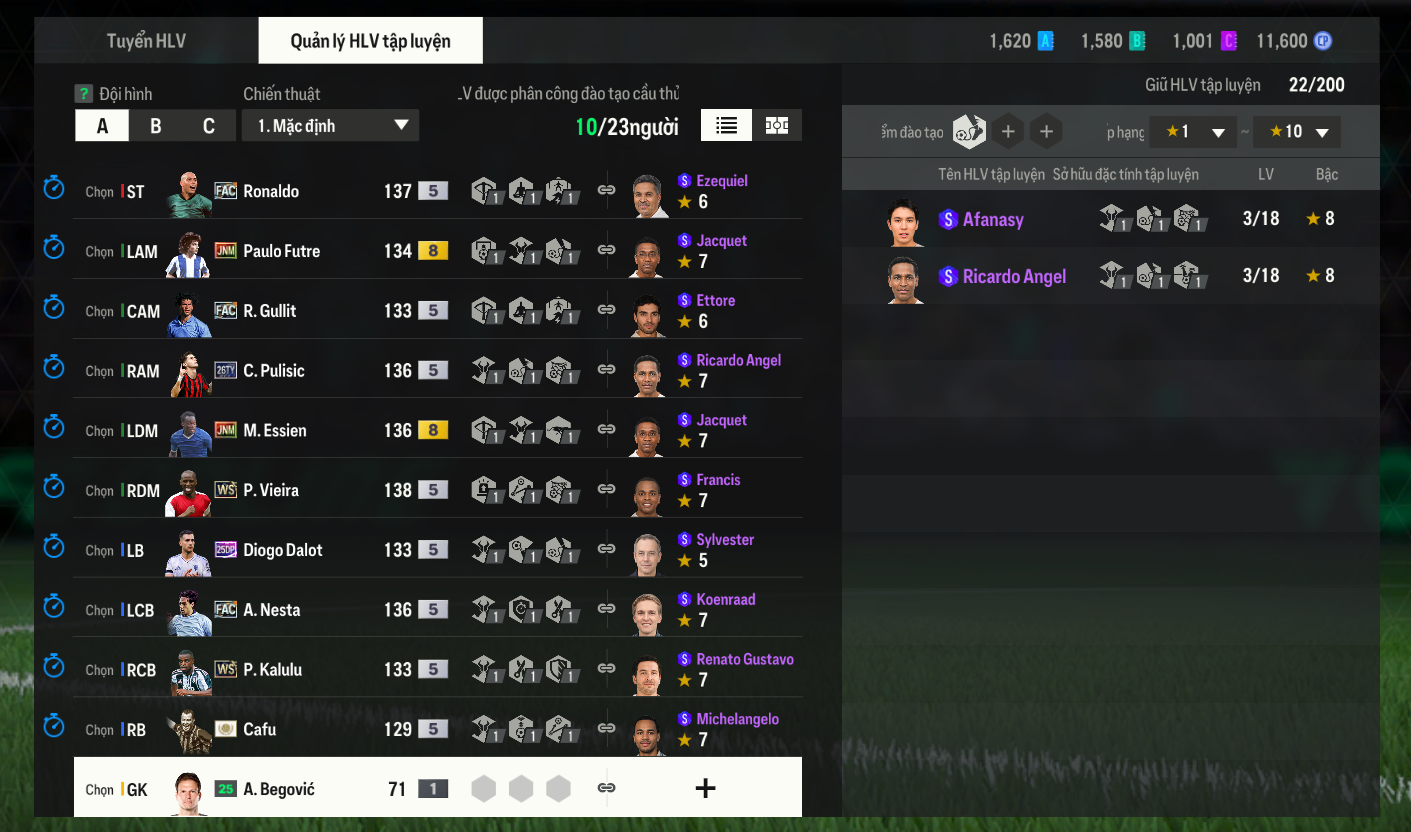Open the Quản lý HLV tập luyện tab
Screen dimensions: 1411x832
click(370, 41)
